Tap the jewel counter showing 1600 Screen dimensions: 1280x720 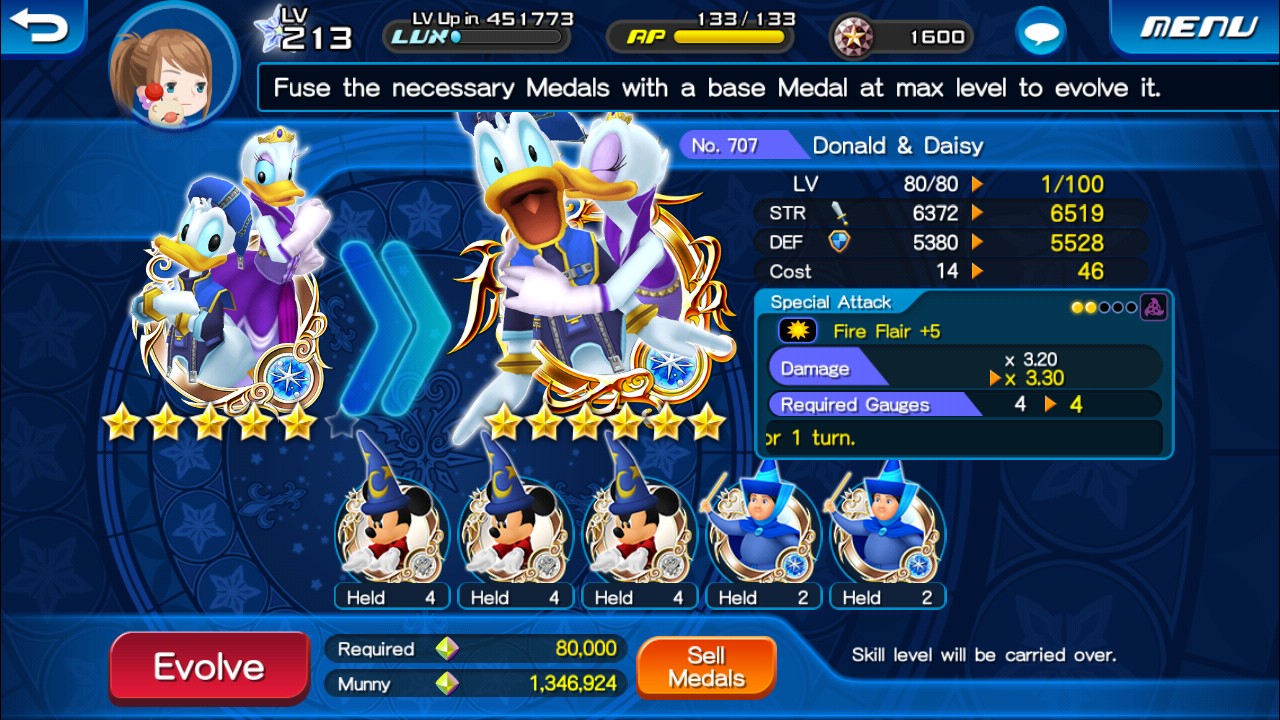[x=901, y=37]
